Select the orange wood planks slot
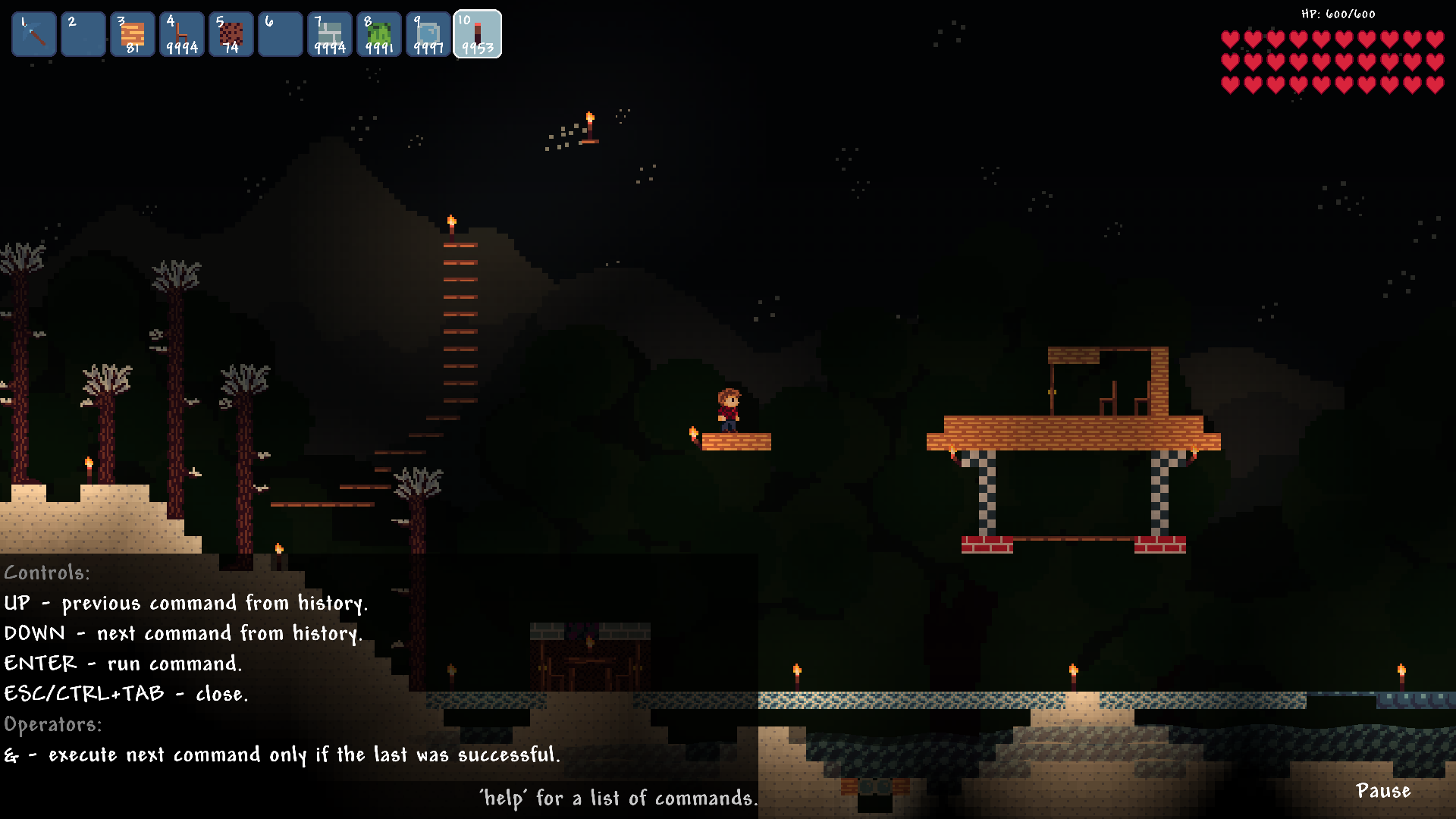The height and width of the screenshot is (819, 1456). (133, 34)
